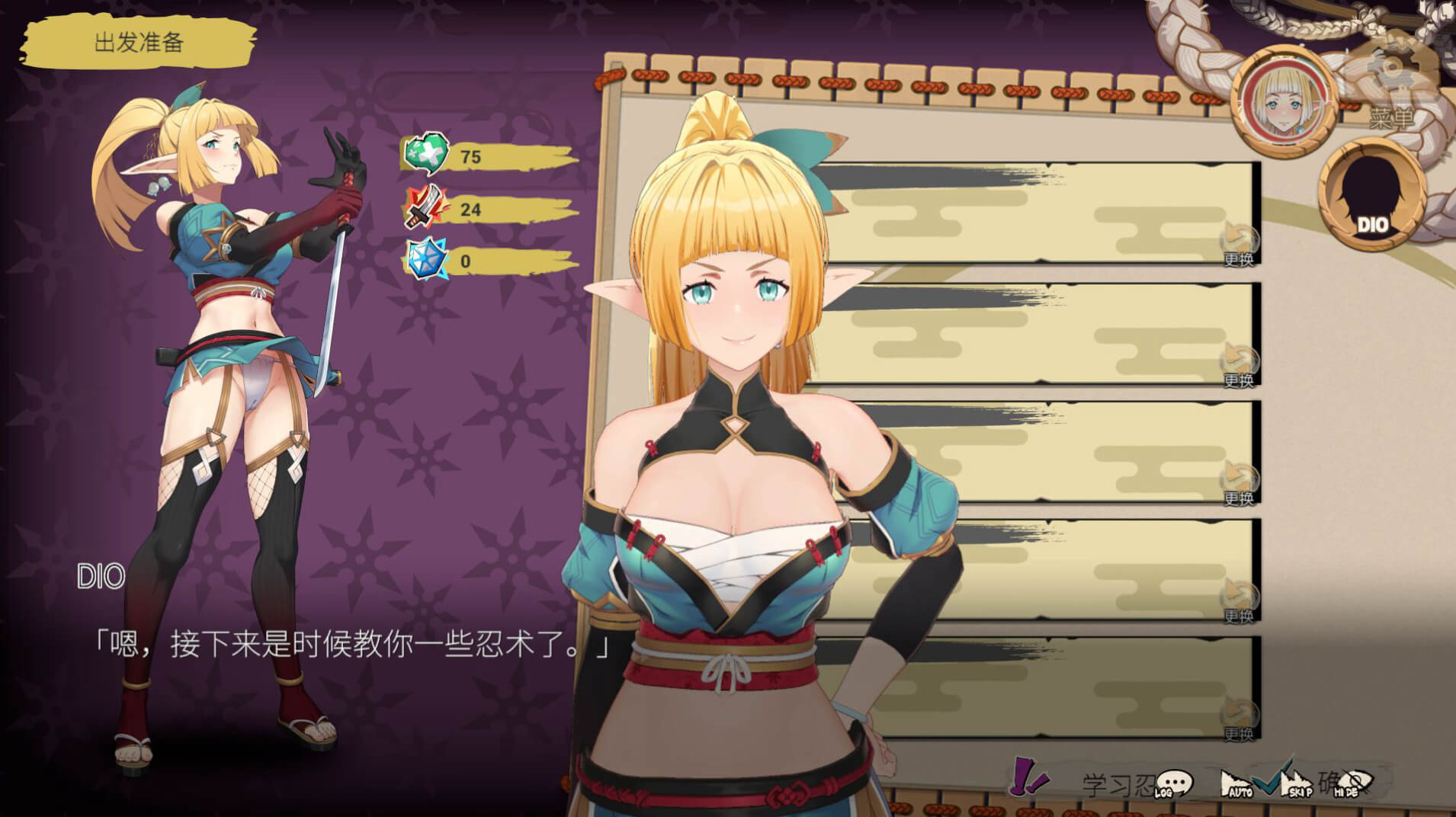This screenshot has width=1456, height=817.
Task: Open the dialogue LOG
Action: 1173,784
